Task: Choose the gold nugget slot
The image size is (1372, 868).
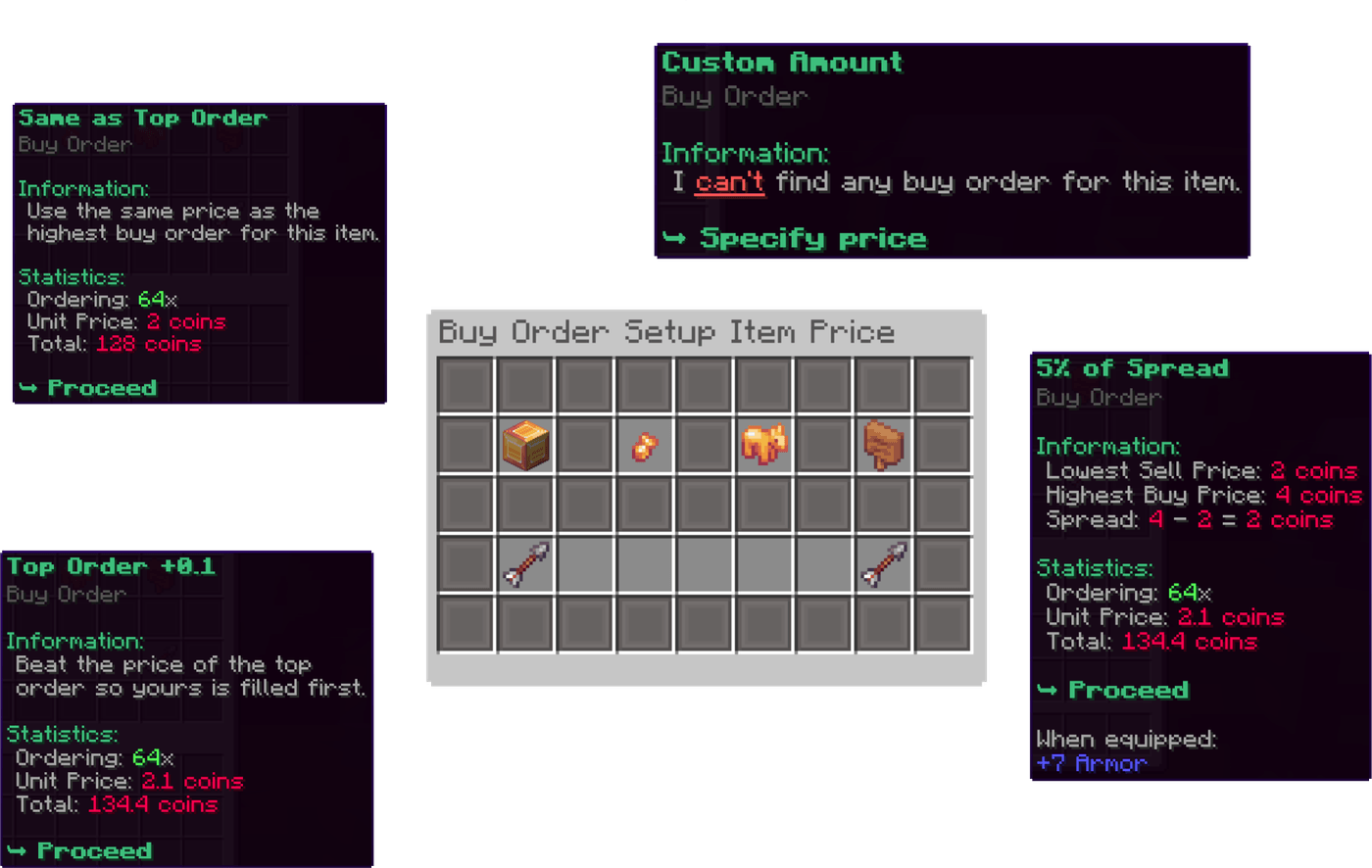Action: 645,447
